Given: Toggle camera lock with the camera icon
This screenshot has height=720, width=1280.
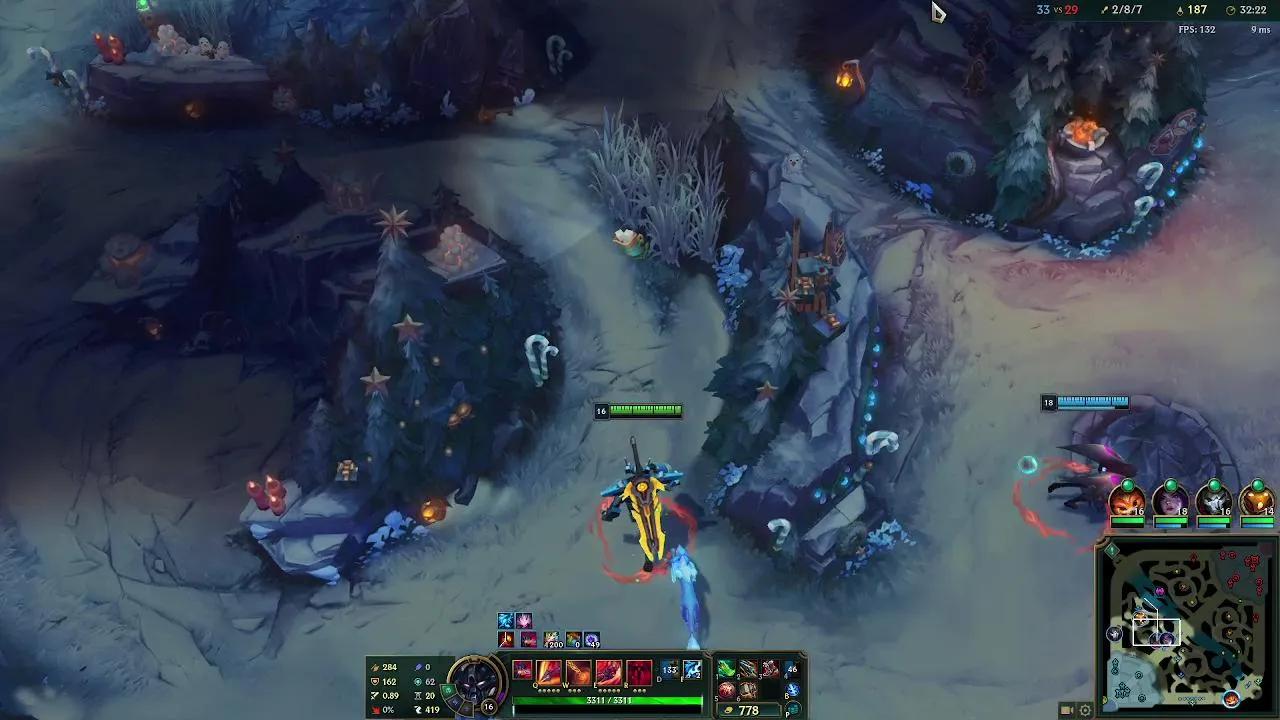Looking at the screenshot, I should point(1067,710).
